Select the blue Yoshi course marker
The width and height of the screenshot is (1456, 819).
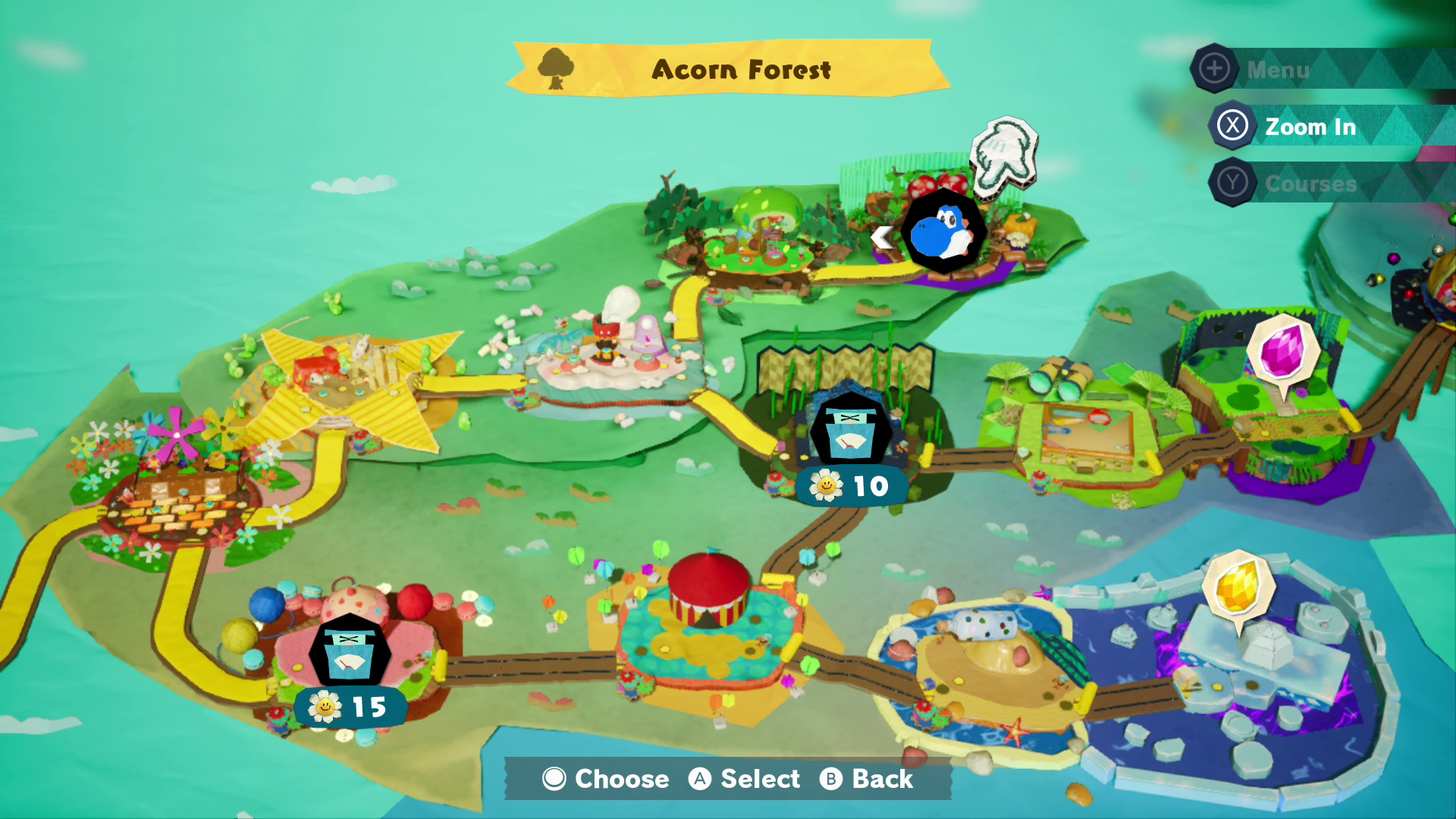pos(943,231)
